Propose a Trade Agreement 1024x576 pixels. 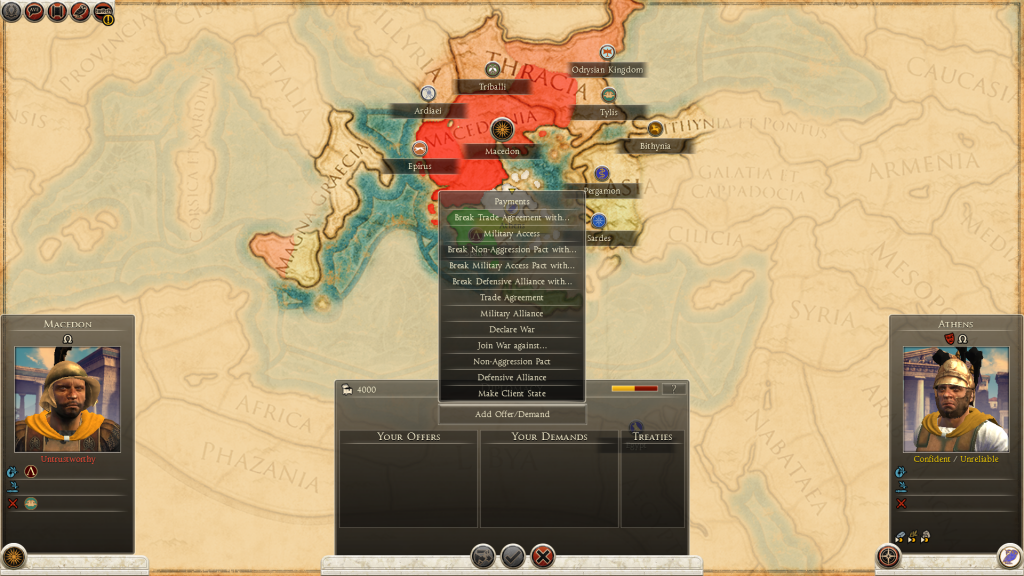pyautogui.click(x=512, y=298)
